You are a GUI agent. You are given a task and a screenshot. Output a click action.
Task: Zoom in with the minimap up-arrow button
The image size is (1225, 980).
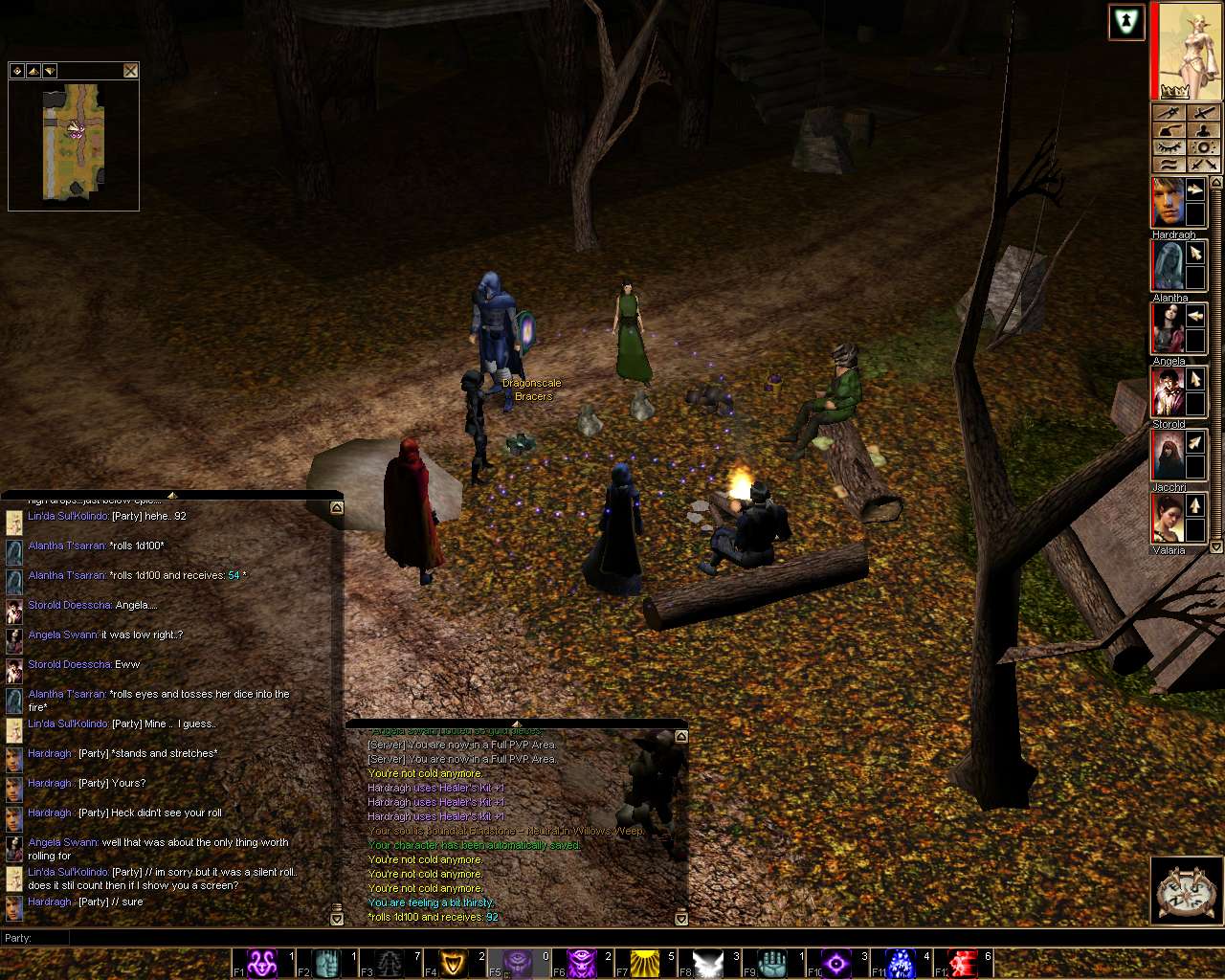[33, 71]
